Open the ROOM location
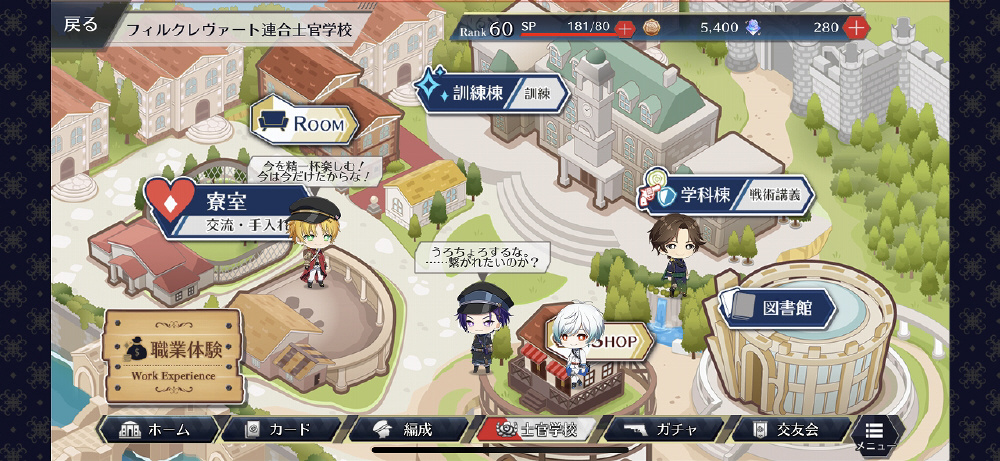1000x461 pixels. pyautogui.click(x=305, y=124)
